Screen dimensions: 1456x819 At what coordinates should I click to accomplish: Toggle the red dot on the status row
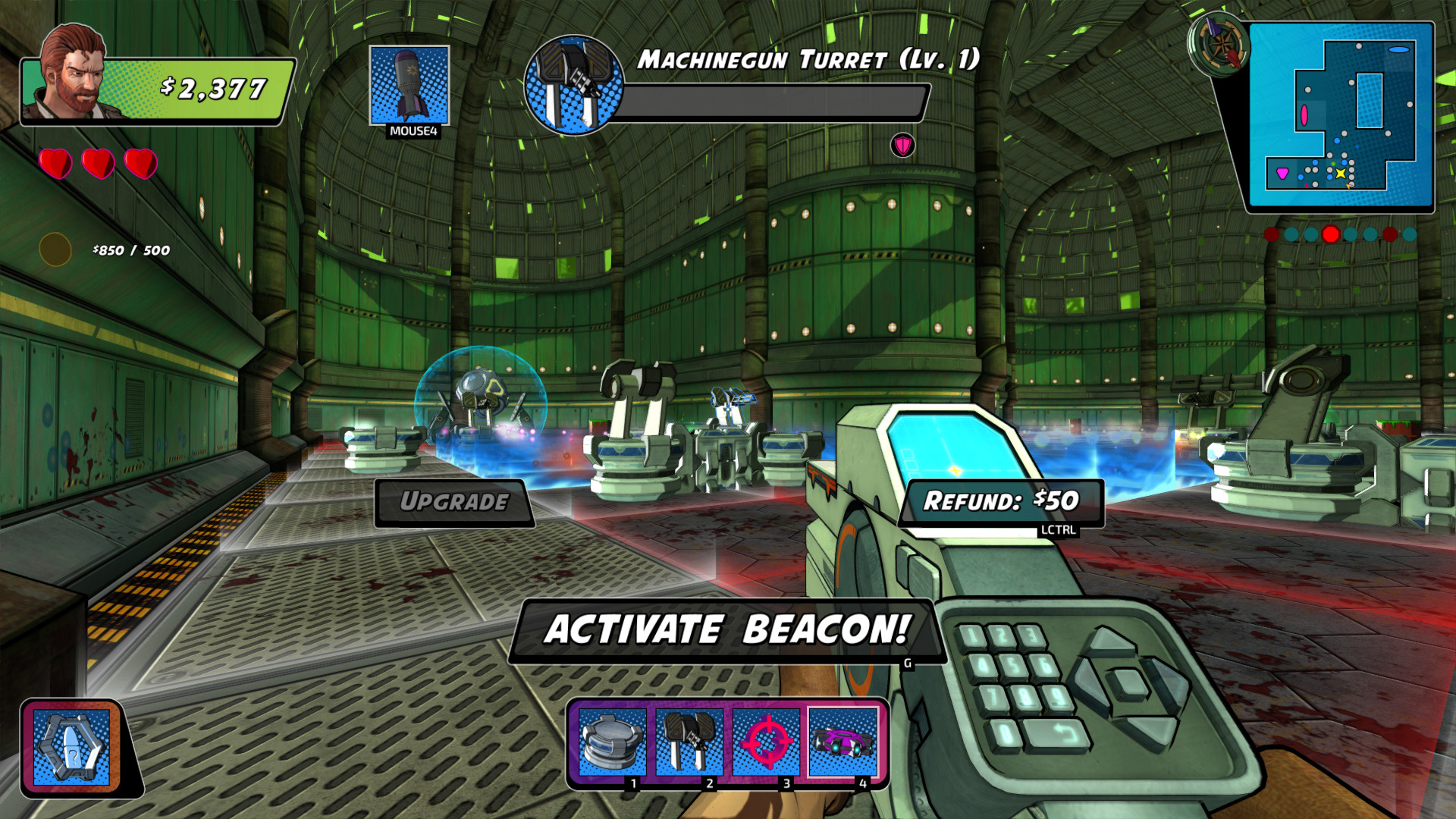tap(1330, 235)
